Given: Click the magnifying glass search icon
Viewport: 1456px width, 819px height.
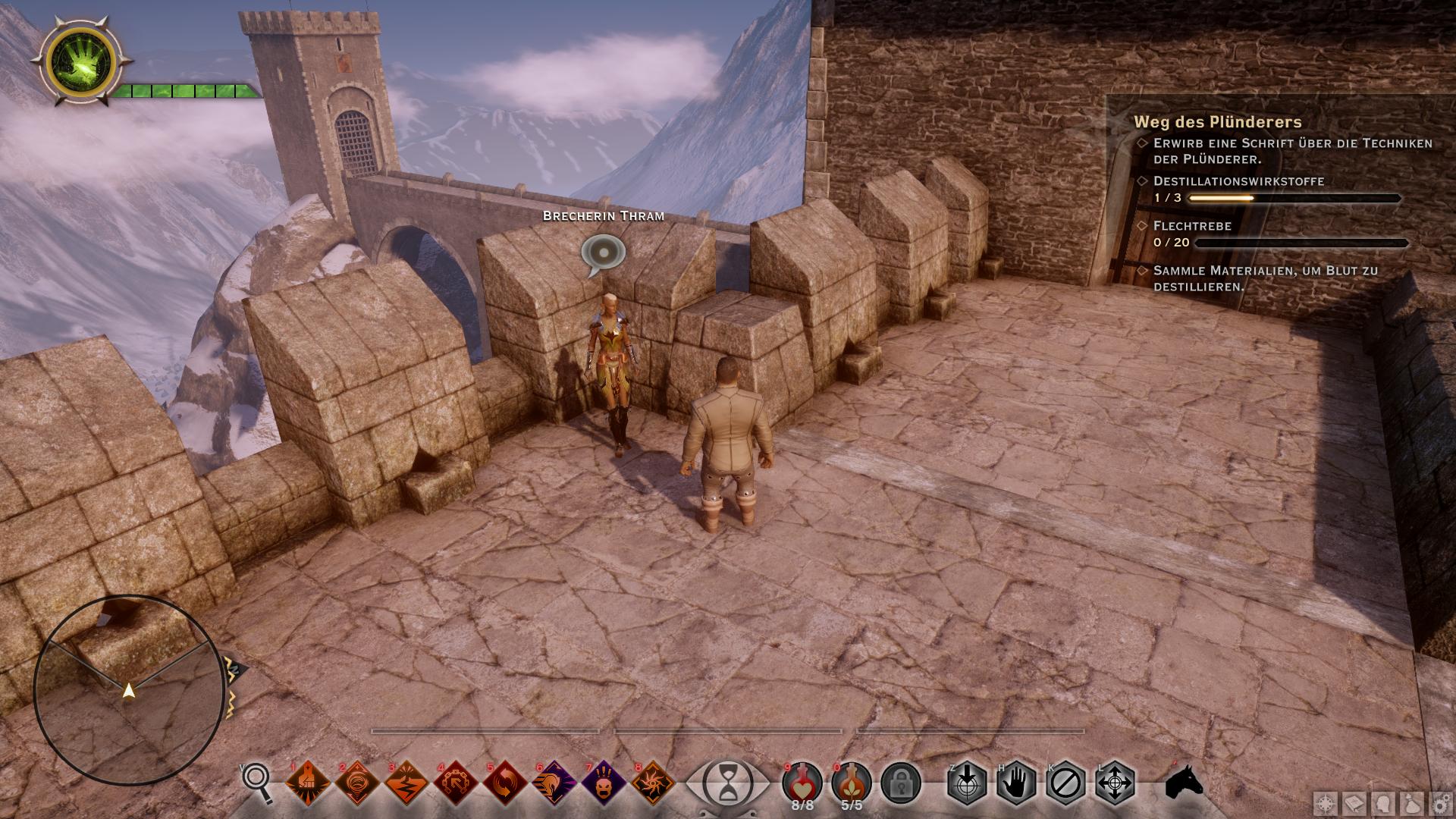Looking at the screenshot, I should (257, 781).
